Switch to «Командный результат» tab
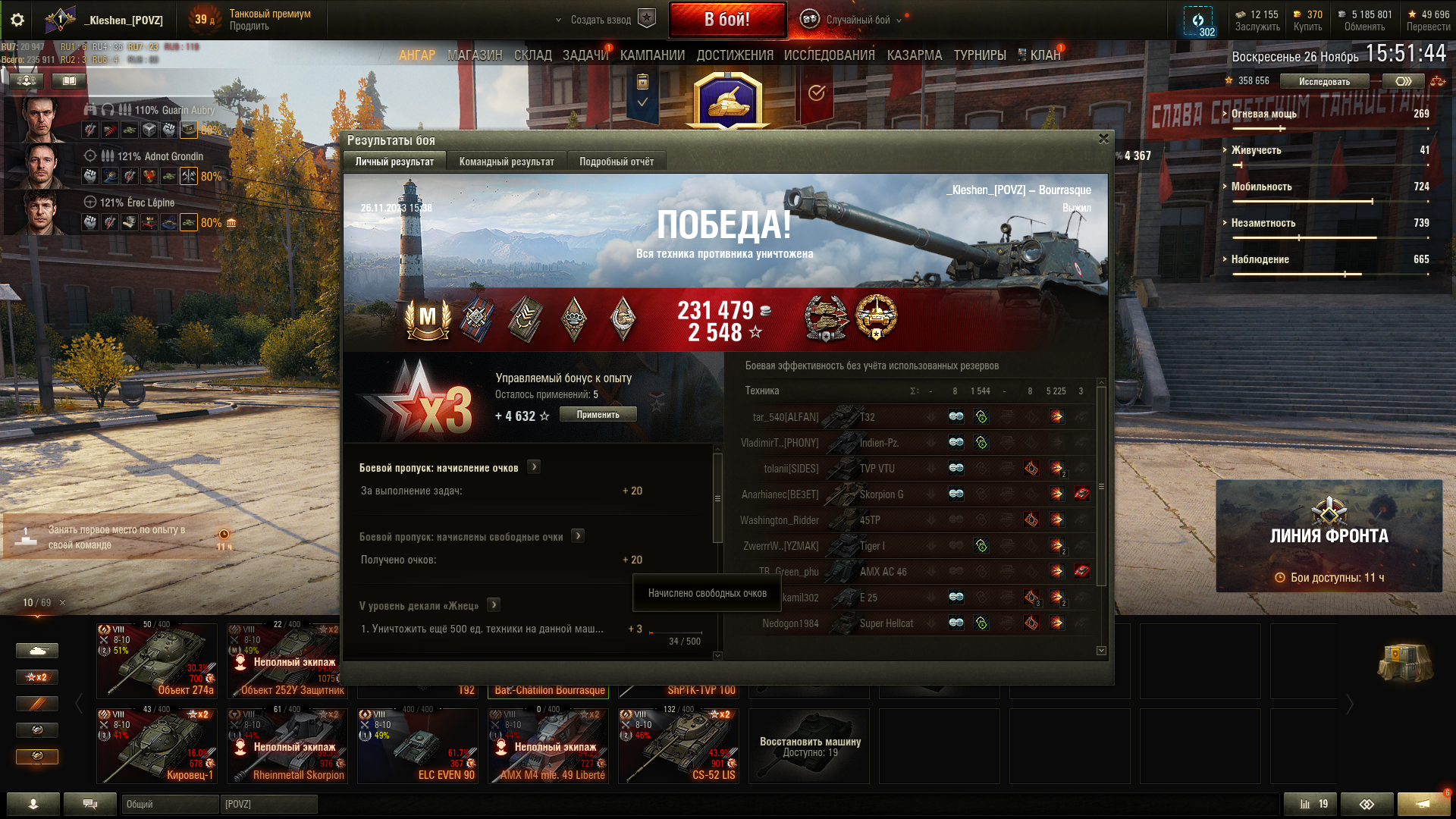This screenshot has height=819, width=1456. [x=506, y=162]
